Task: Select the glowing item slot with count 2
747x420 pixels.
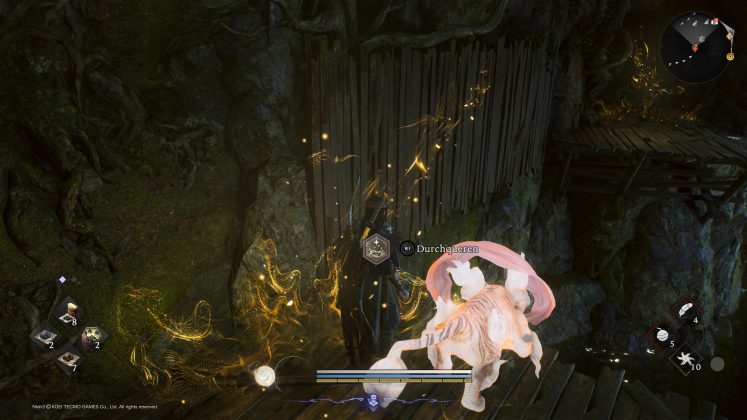Action: pyautogui.click(x=91, y=338)
